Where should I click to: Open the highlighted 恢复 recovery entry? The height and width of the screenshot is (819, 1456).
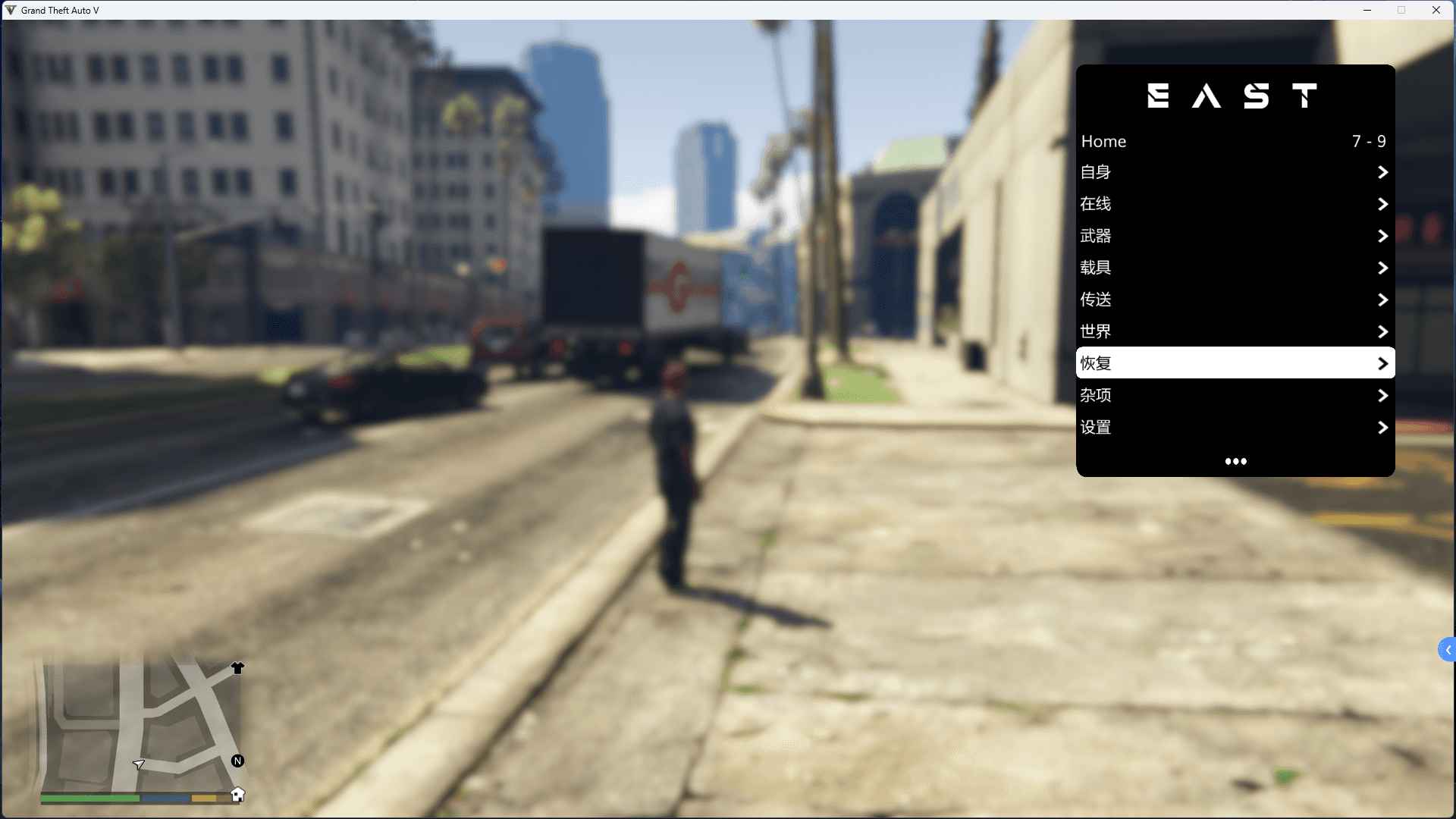pos(1235,363)
